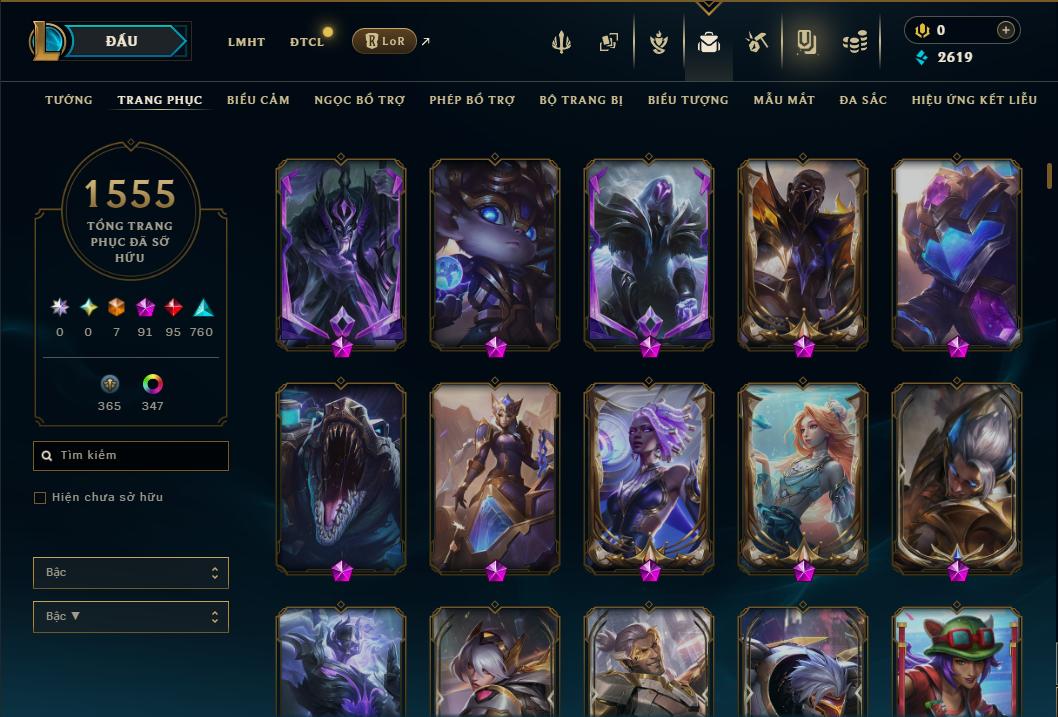
Task: Open the Loot hammer icon
Action: (757, 42)
